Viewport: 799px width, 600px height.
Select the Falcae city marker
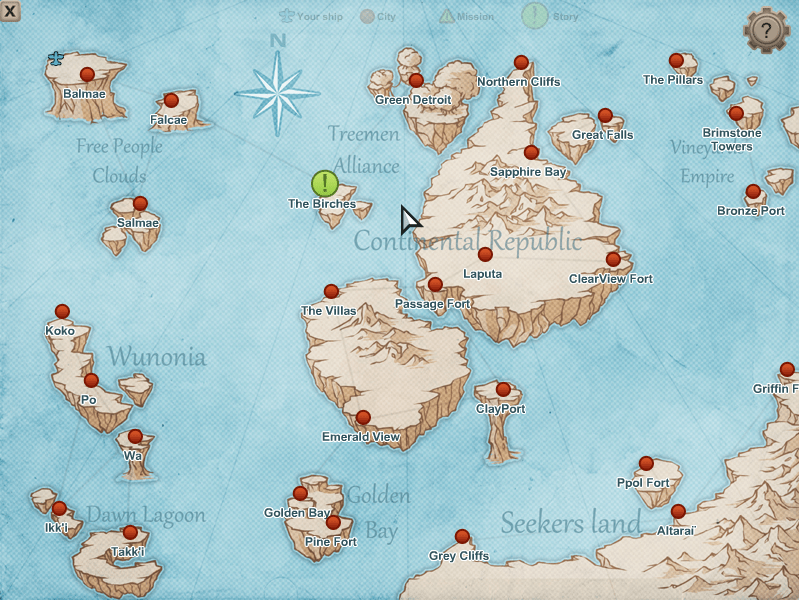[x=171, y=100]
